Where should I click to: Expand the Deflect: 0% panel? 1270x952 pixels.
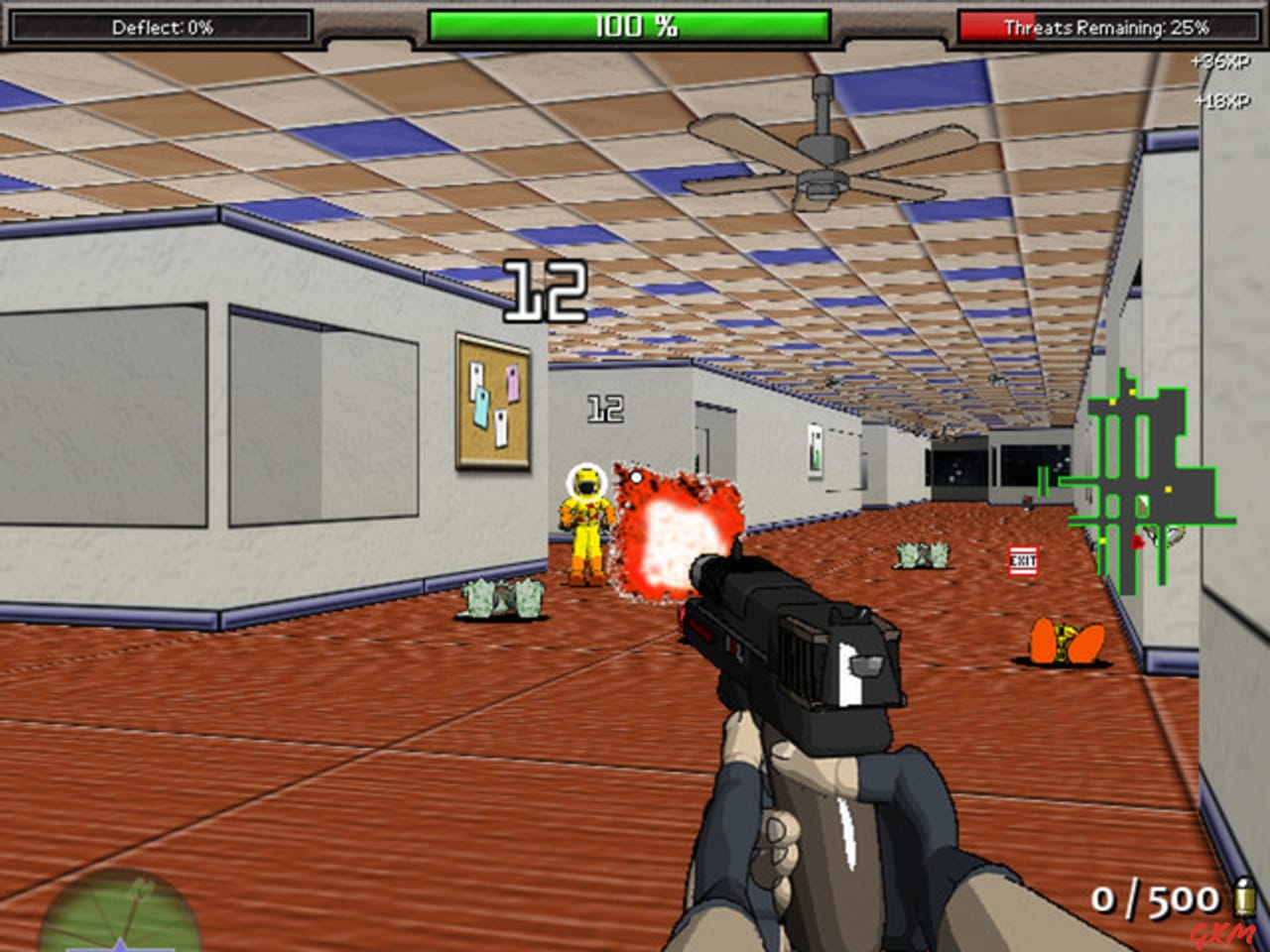(x=166, y=27)
